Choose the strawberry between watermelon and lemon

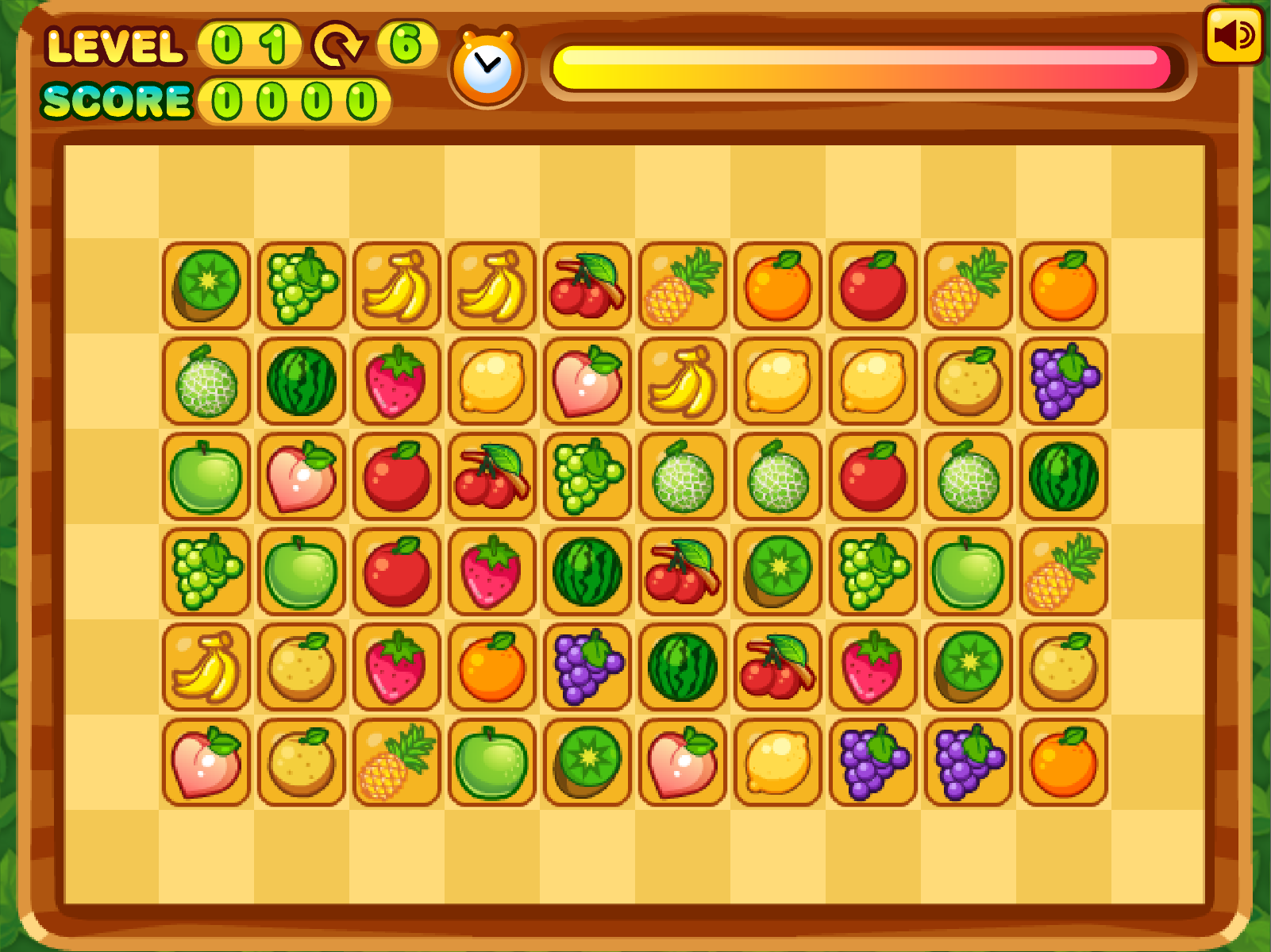click(x=397, y=381)
